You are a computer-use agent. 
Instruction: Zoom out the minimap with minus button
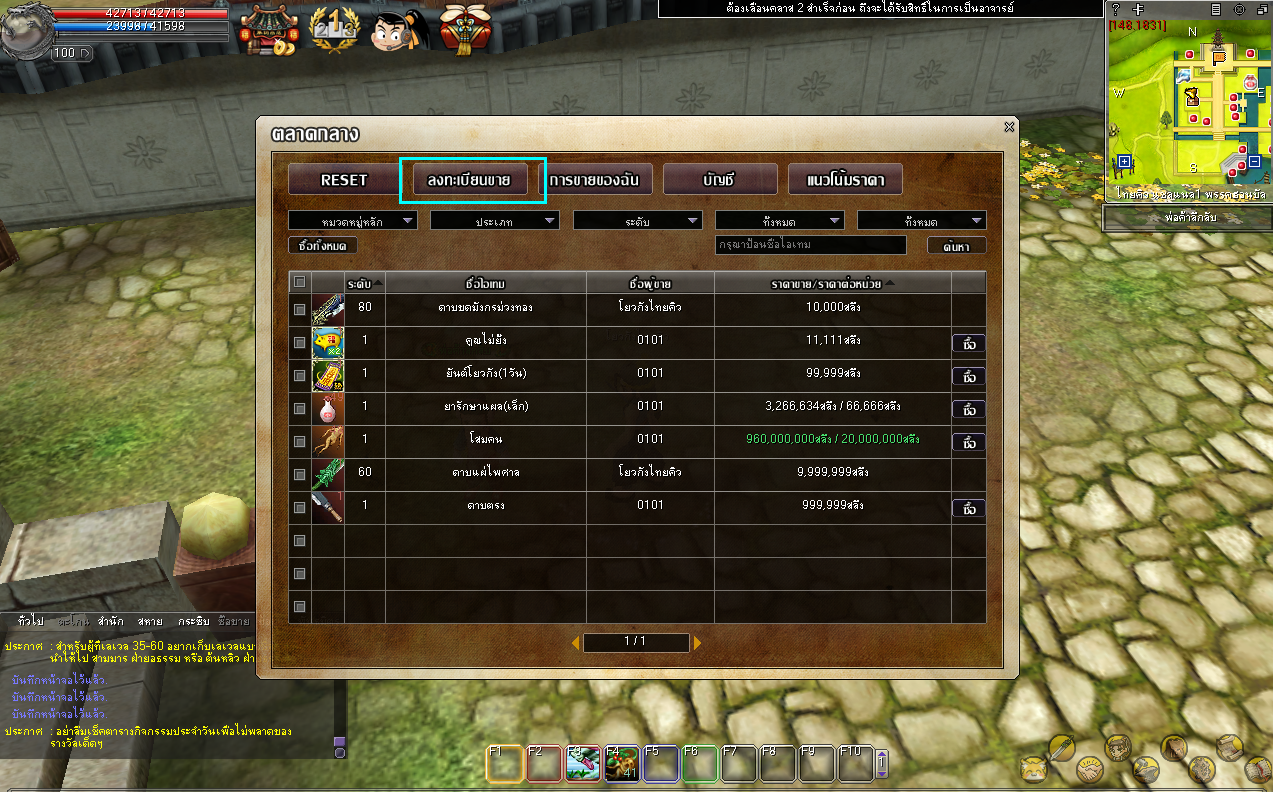1254,161
